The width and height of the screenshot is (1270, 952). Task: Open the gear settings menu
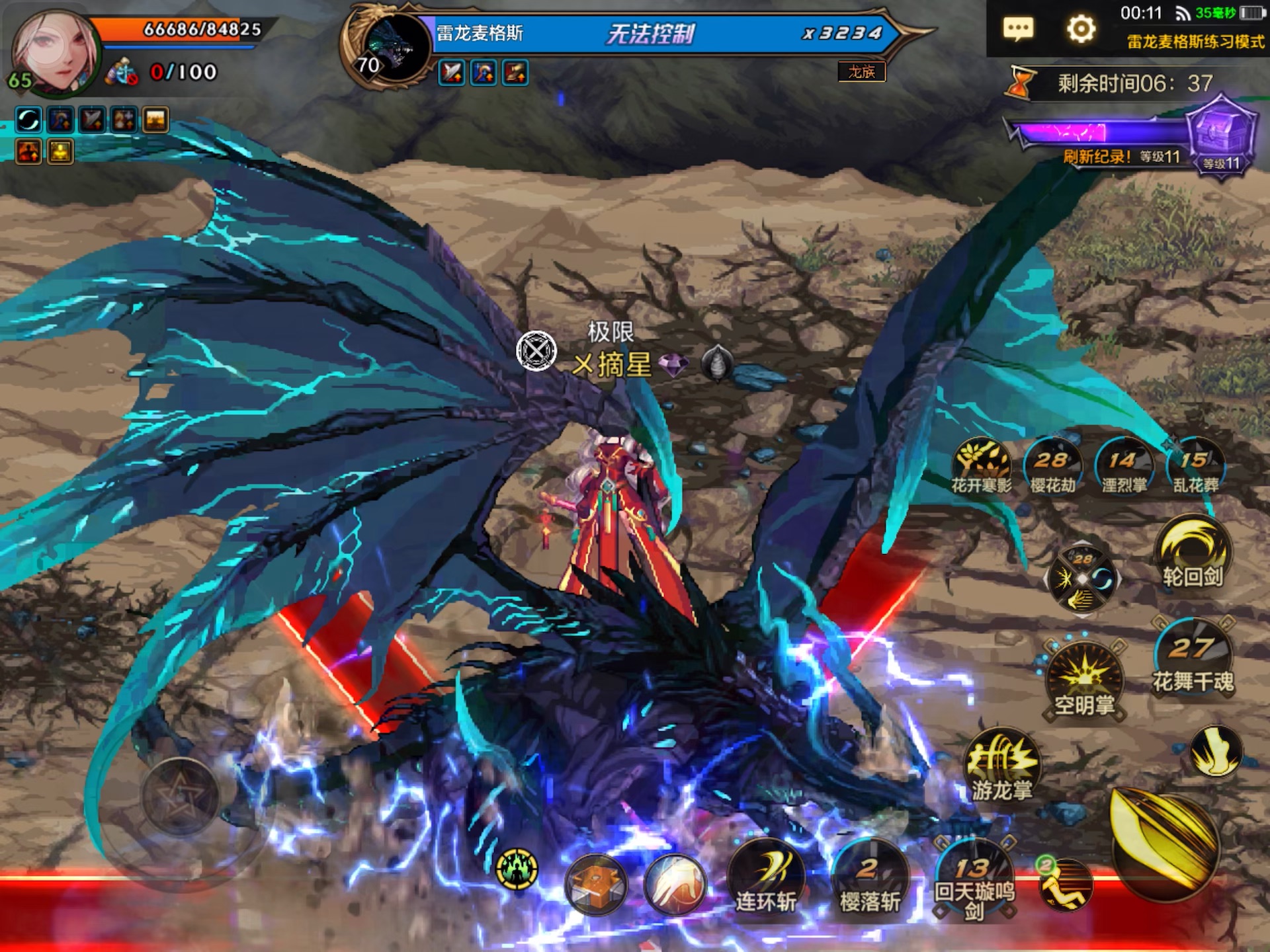1081,29
